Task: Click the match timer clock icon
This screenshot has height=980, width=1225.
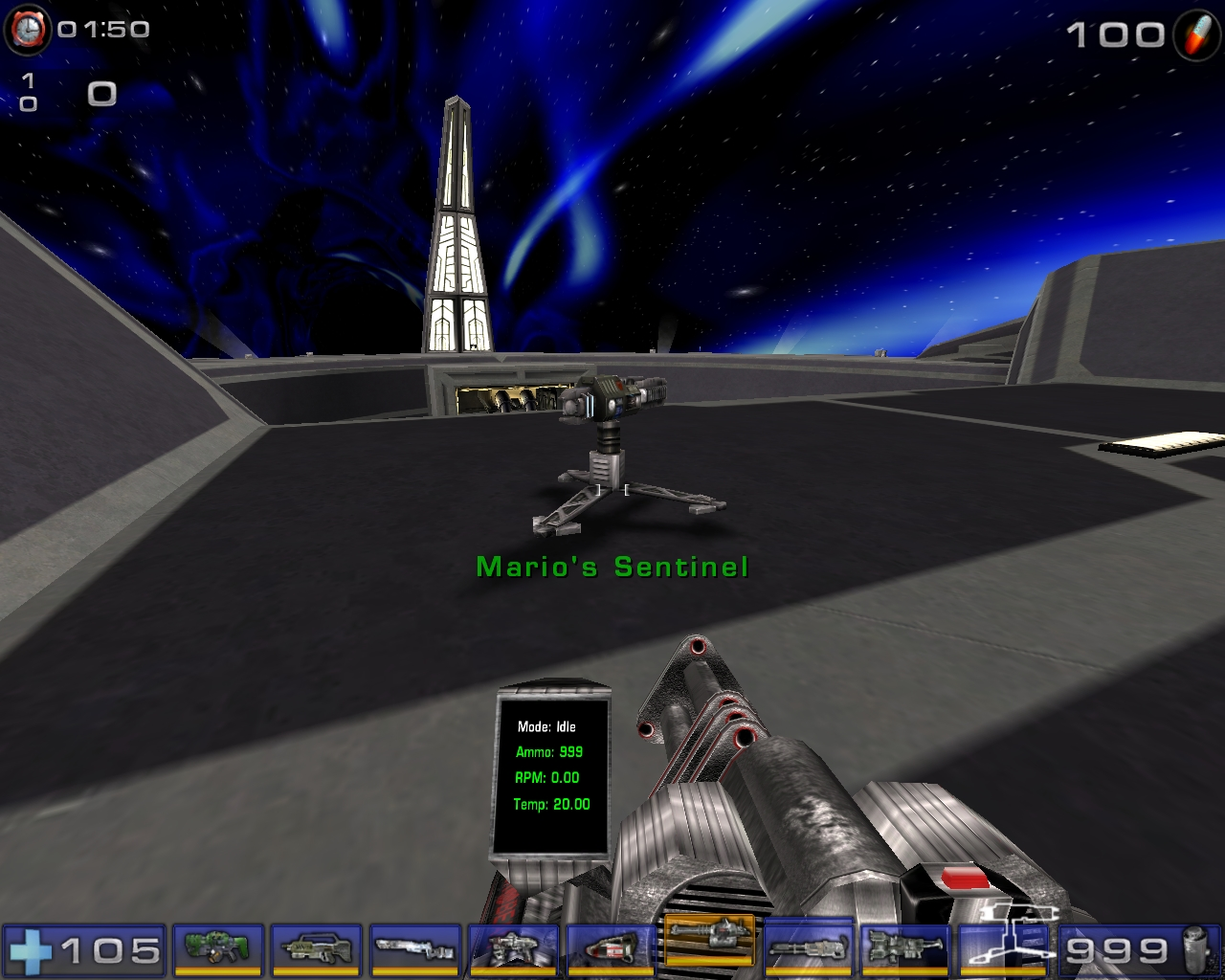Action: pos(29,28)
